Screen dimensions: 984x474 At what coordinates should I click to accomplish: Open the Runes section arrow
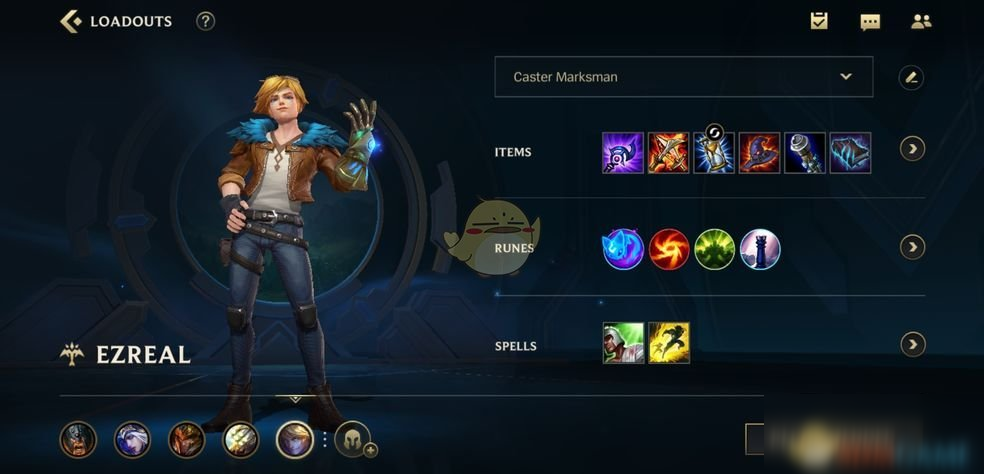[912, 247]
